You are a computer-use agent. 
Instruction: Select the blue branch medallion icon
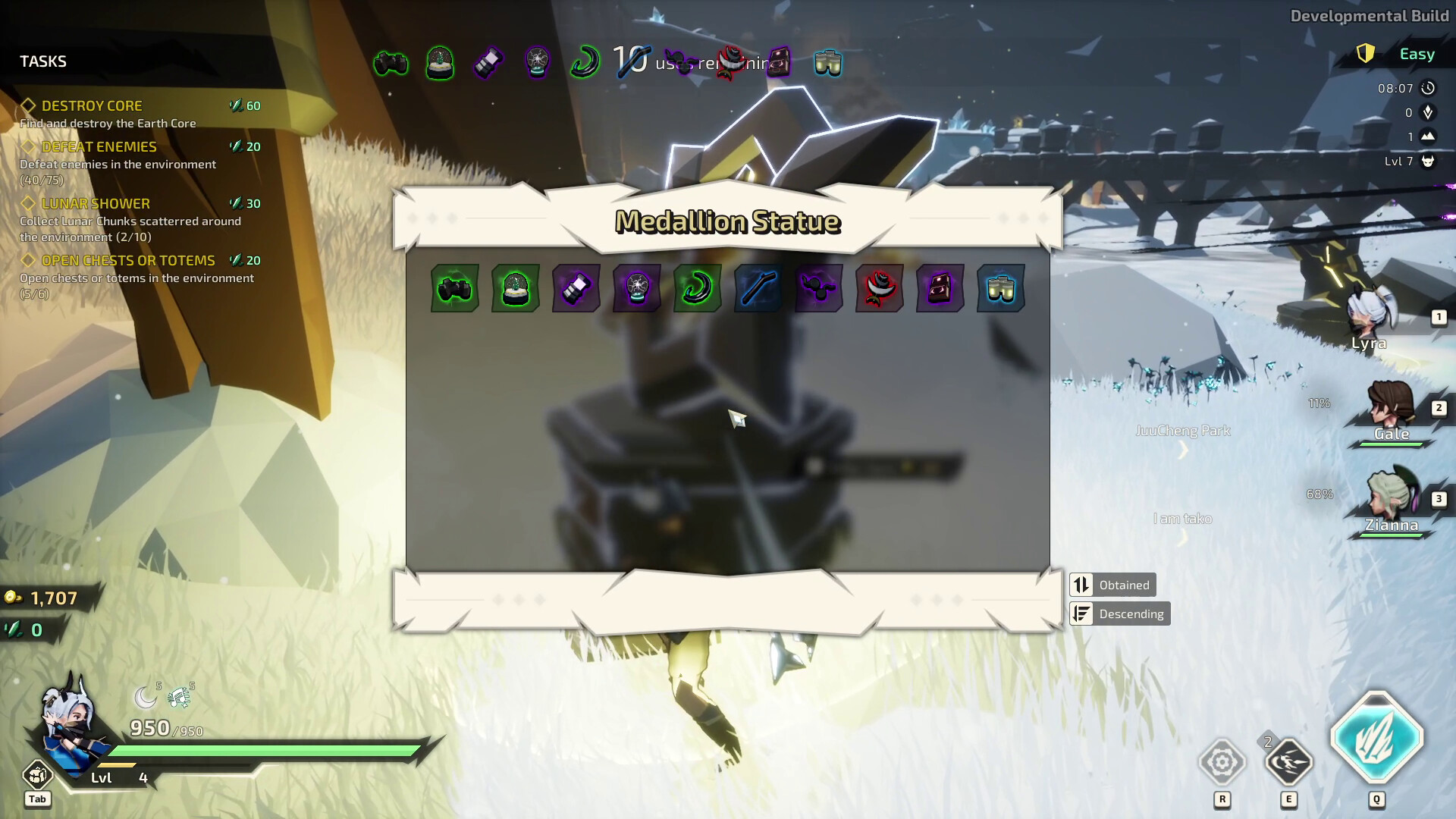point(758,288)
